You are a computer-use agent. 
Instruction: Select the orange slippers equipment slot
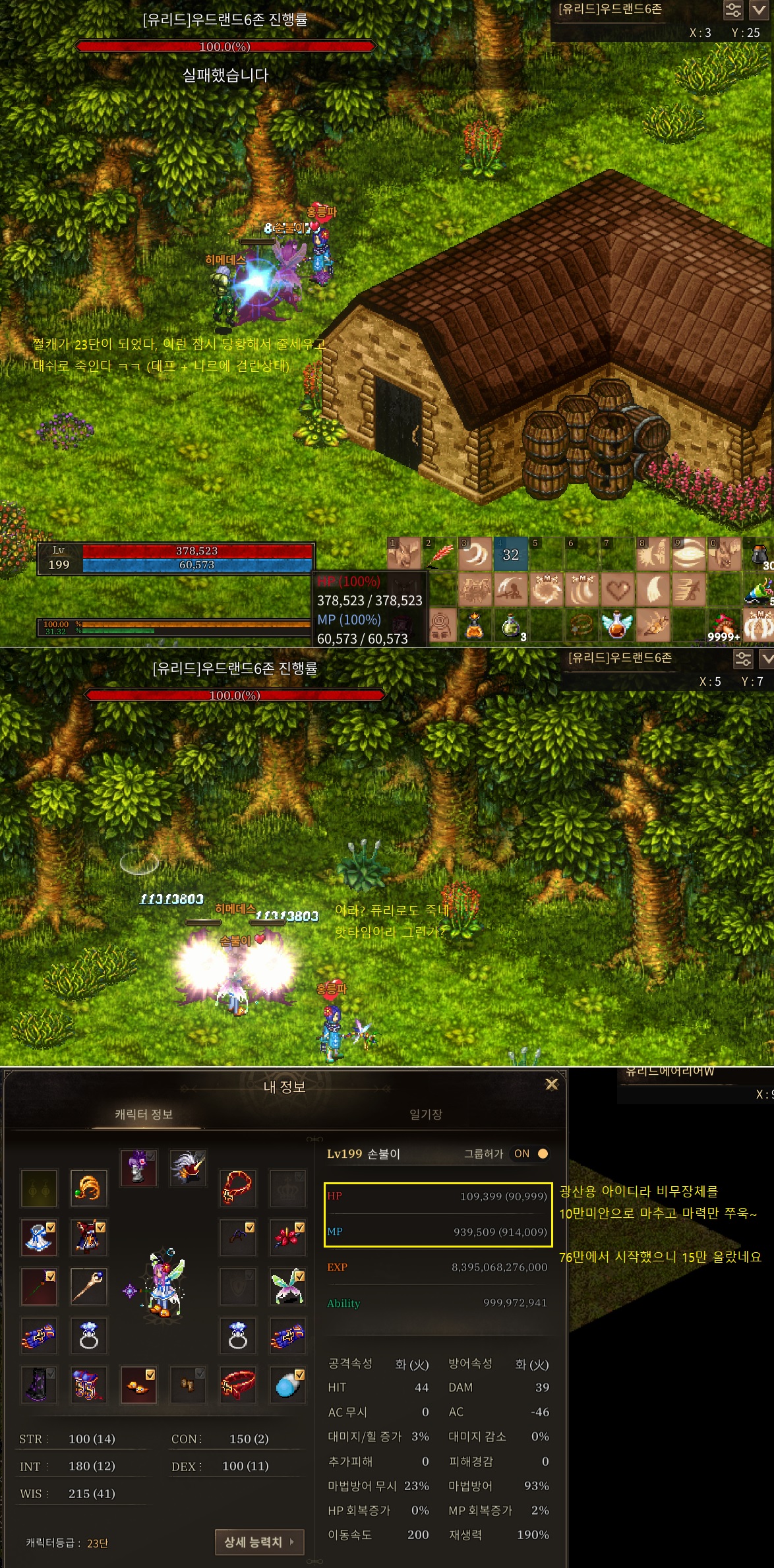click(x=138, y=1383)
